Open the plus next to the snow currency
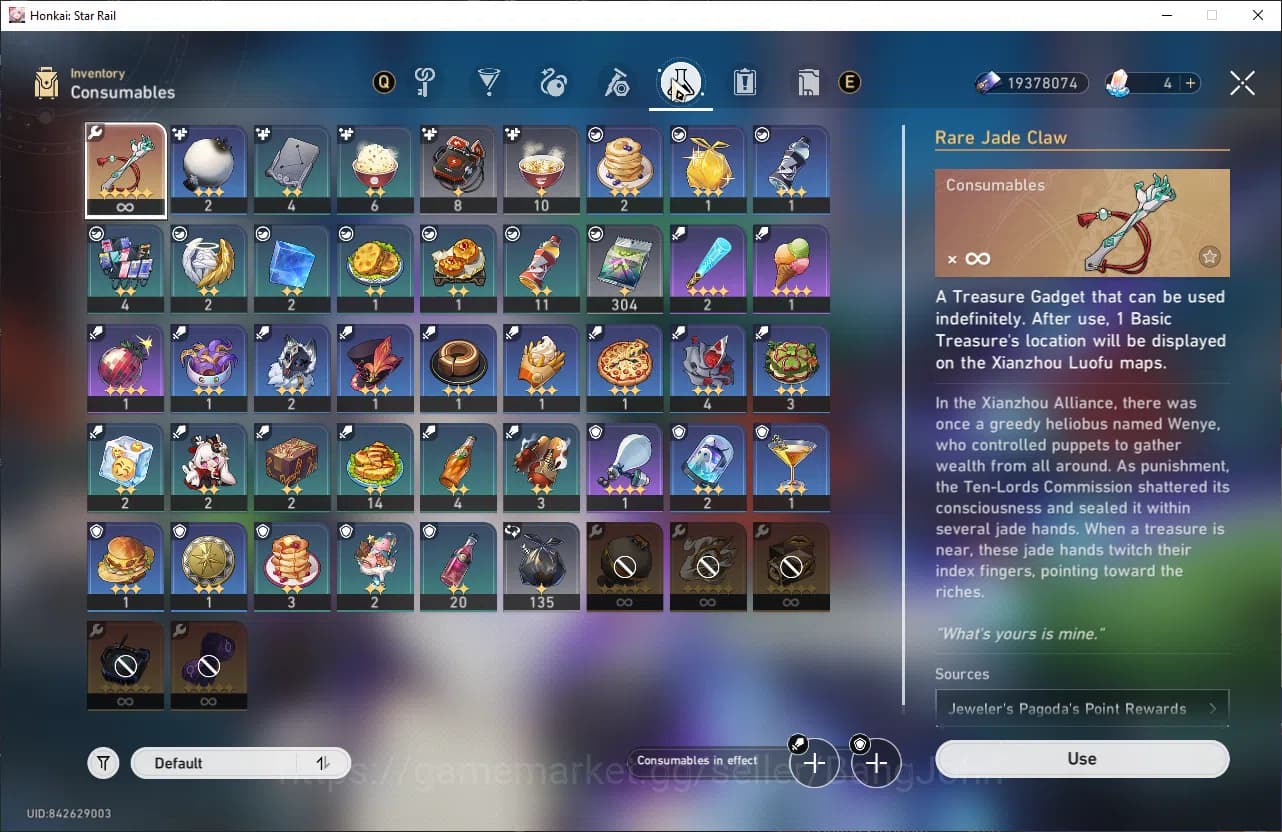1282x832 pixels. [1191, 83]
